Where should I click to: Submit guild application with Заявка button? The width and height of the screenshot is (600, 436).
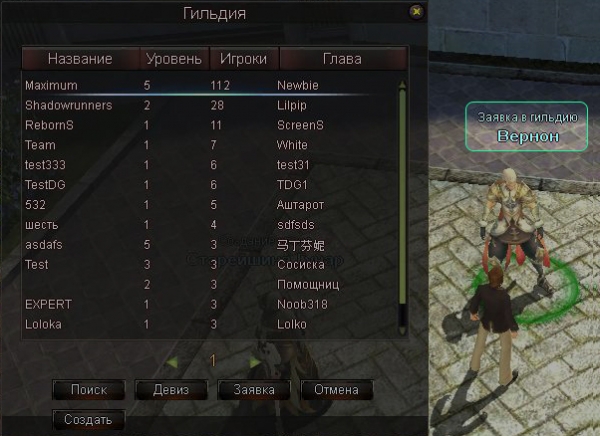point(253,389)
